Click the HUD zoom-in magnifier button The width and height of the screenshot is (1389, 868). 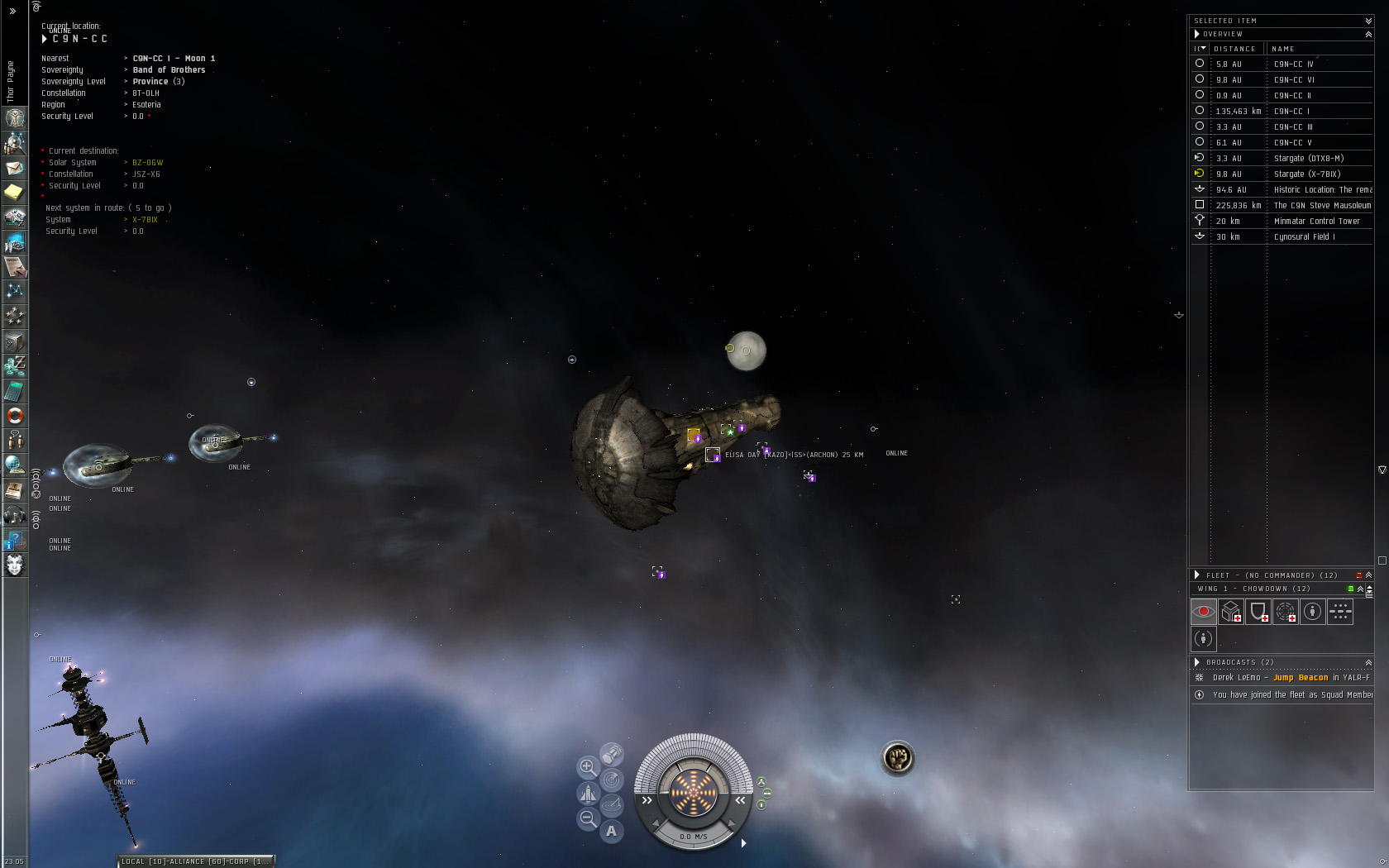pos(587,766)
